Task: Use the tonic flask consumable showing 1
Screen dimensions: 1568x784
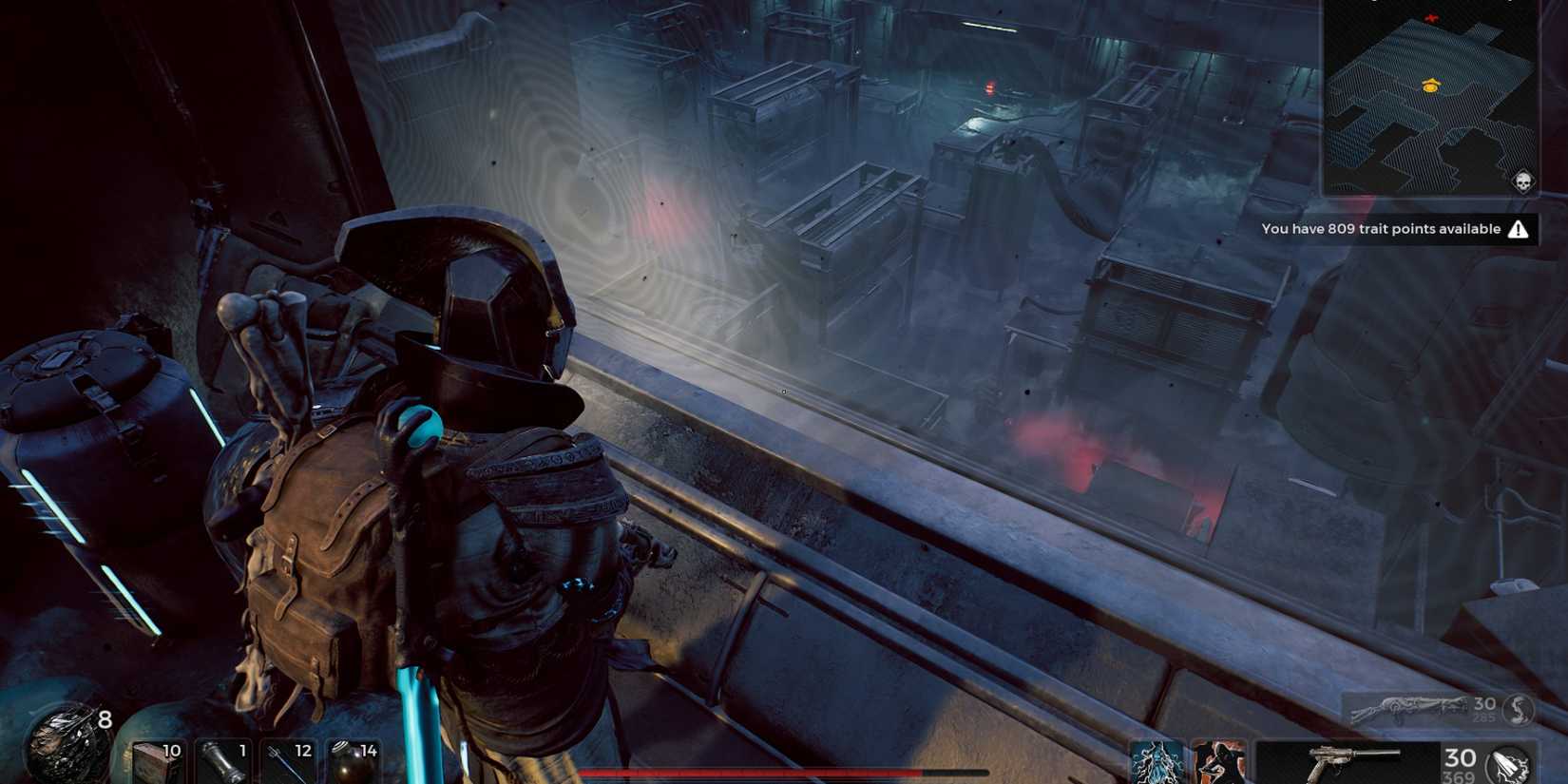Action: [225, 760]
